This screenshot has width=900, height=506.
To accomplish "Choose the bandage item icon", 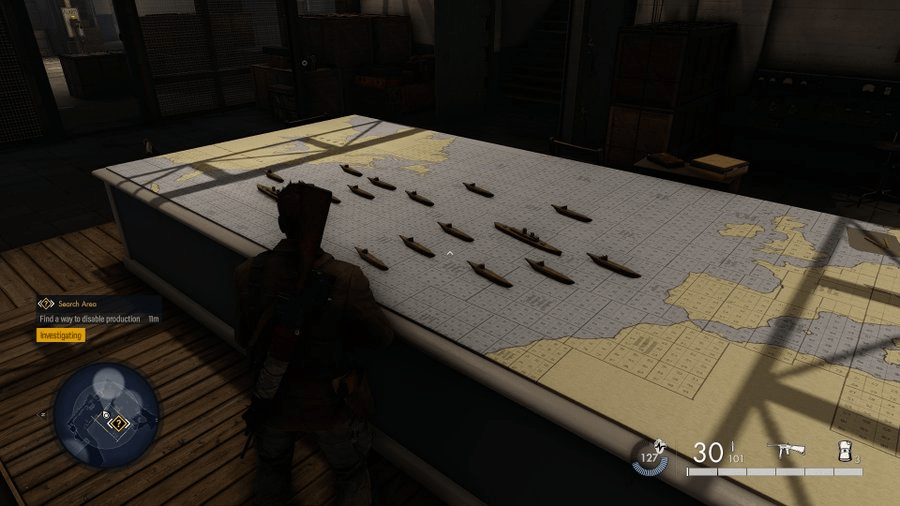I will point(846,451).
